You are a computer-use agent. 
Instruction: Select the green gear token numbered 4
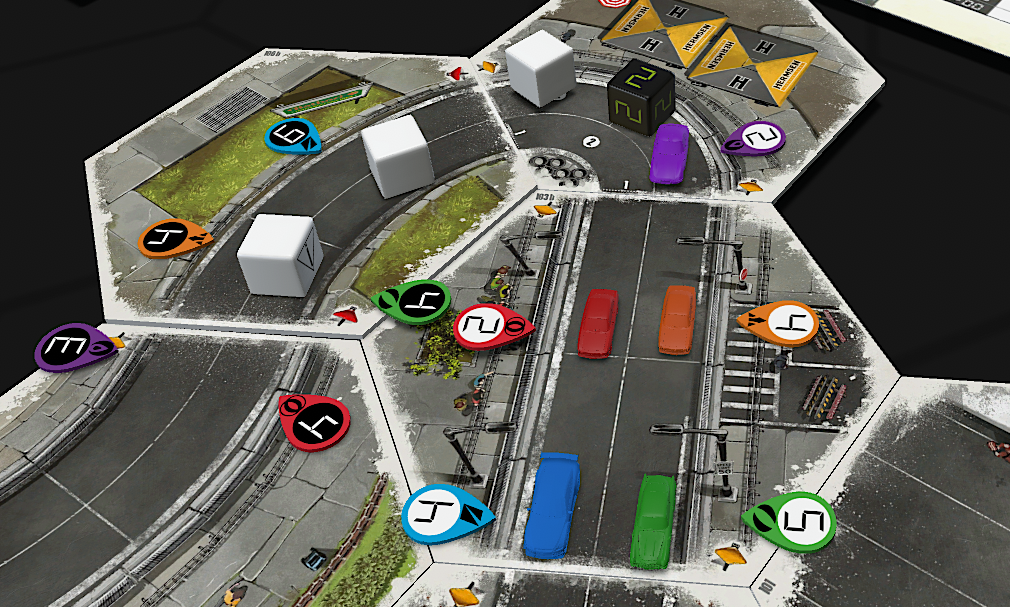tap(414, 301)
